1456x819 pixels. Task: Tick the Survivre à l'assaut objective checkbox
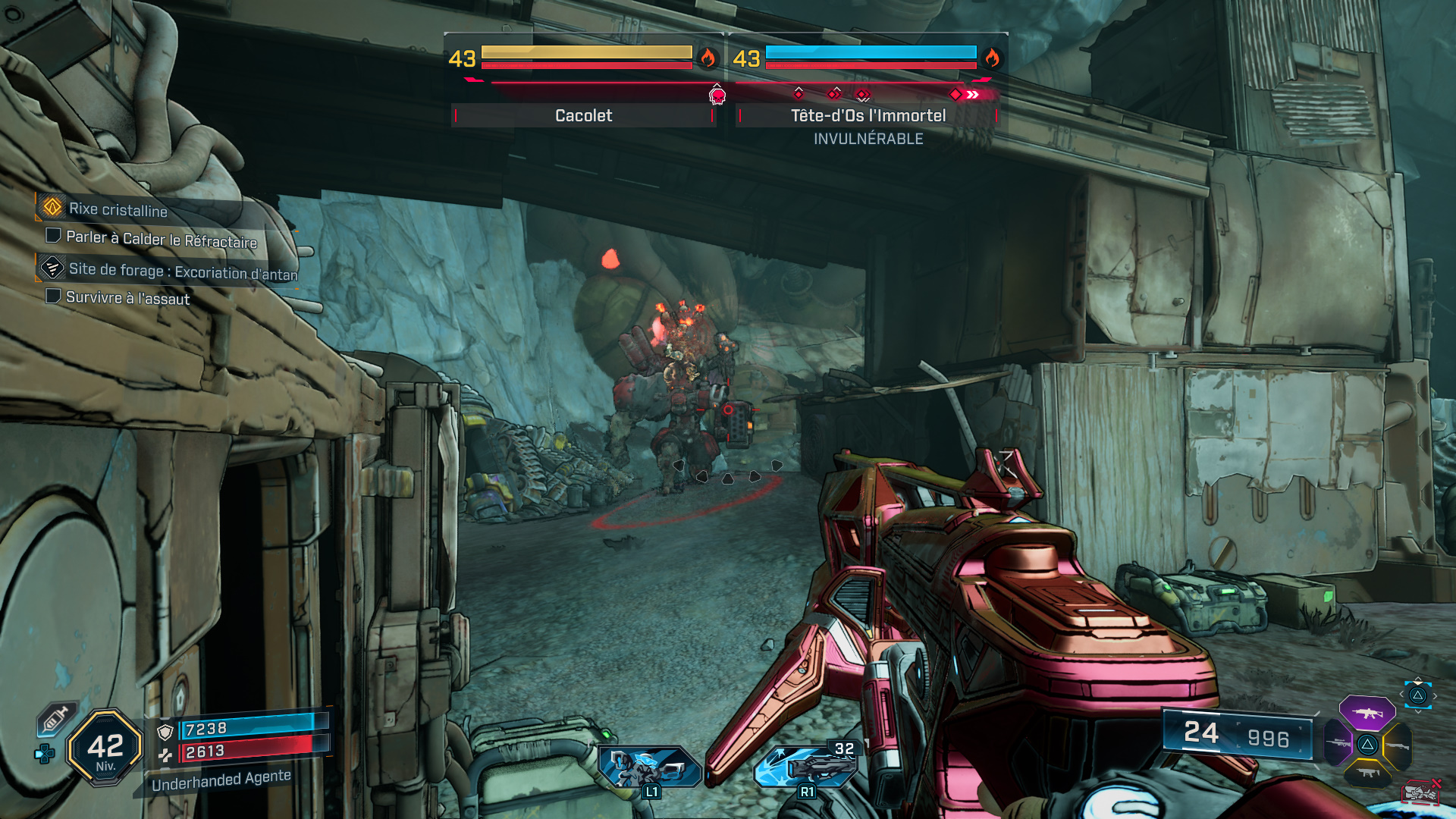coord(53,296)
